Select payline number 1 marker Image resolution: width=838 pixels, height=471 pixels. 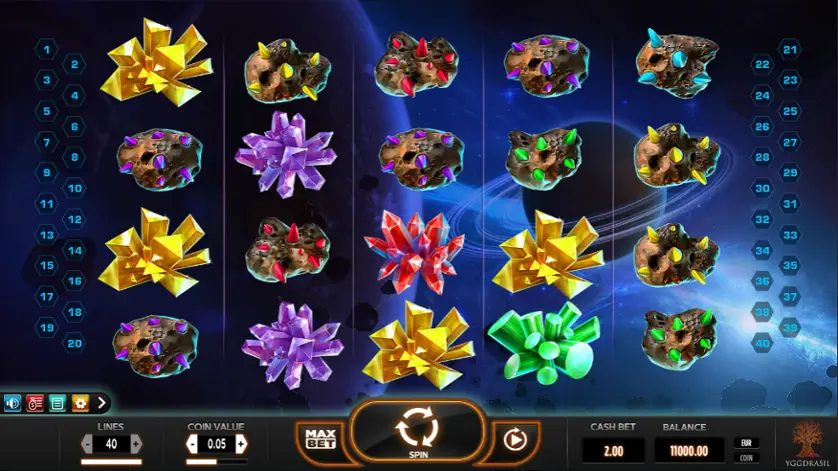(46, 48)
